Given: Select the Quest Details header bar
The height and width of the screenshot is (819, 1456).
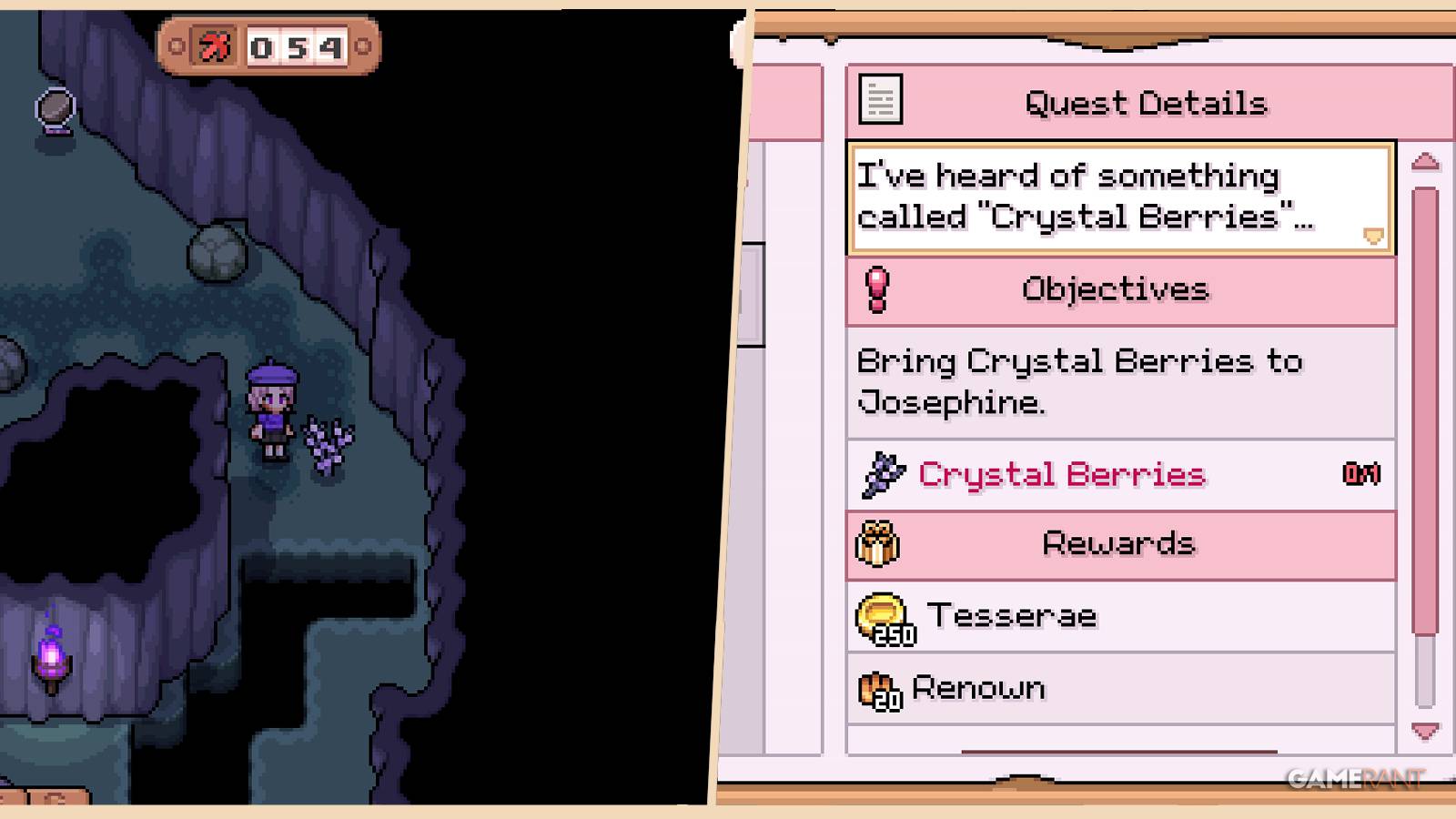Looking at the screenshot, I should (1145, 102).
